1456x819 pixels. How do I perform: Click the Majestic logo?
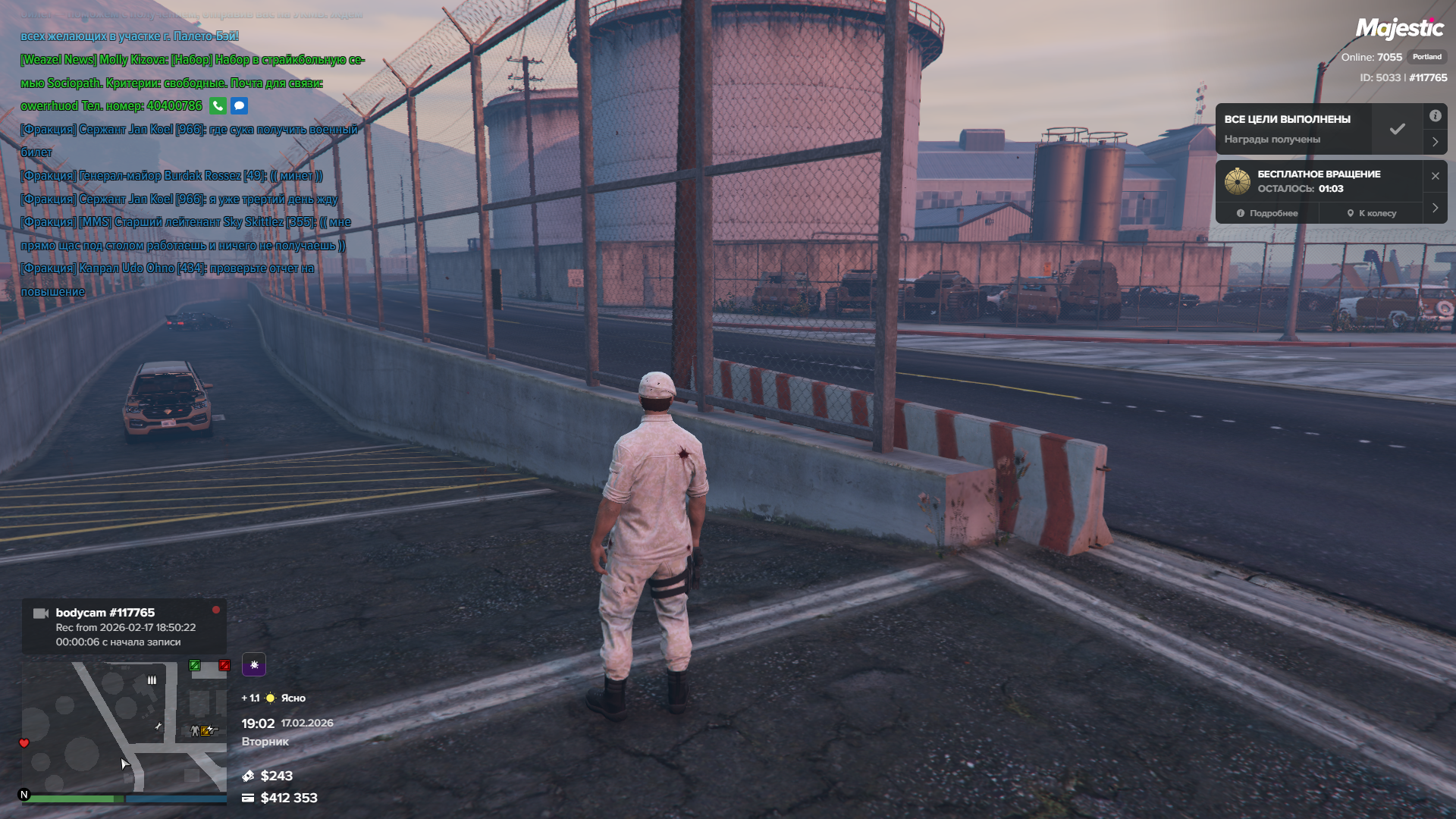point(1399,29)
